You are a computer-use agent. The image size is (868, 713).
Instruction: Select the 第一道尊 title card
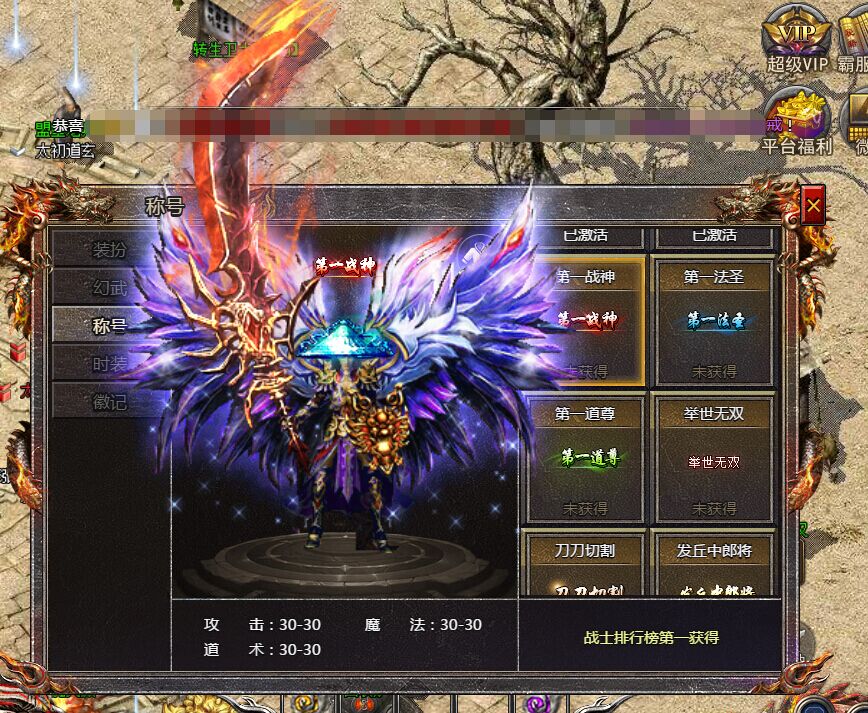point(586,458)
